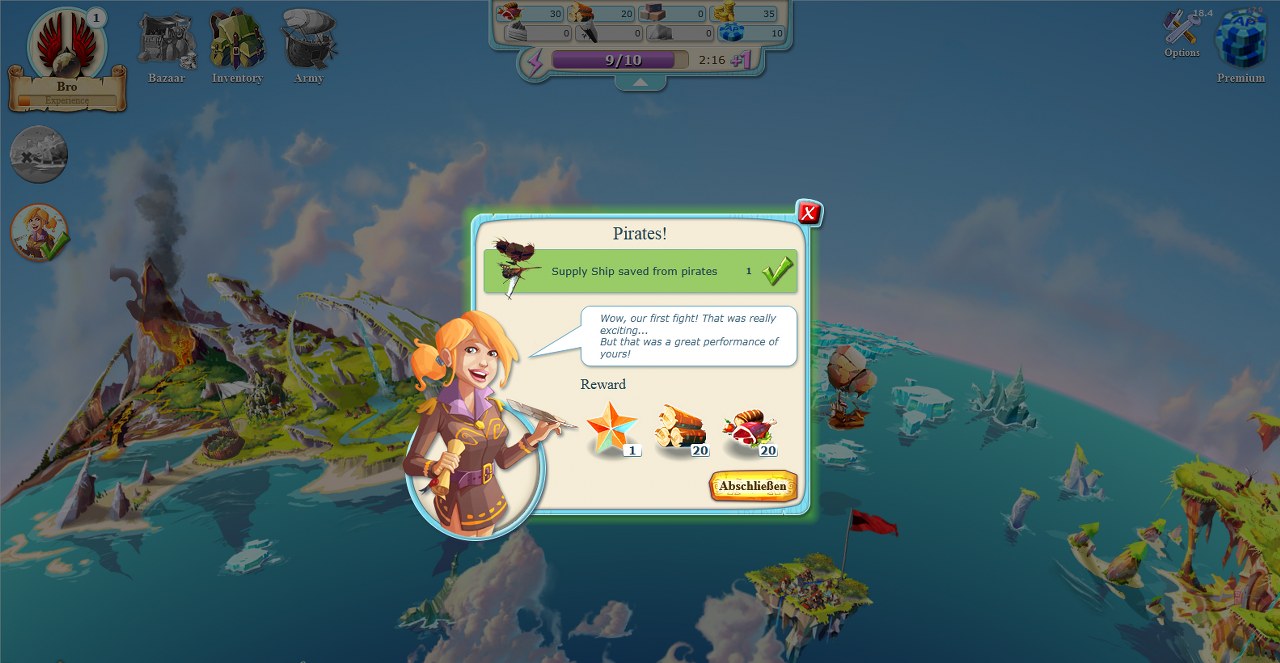Image resolution: width=1280 pixels, height=663 pixels.
Task: Add energy with the plus button
Action: click(741, 60)
